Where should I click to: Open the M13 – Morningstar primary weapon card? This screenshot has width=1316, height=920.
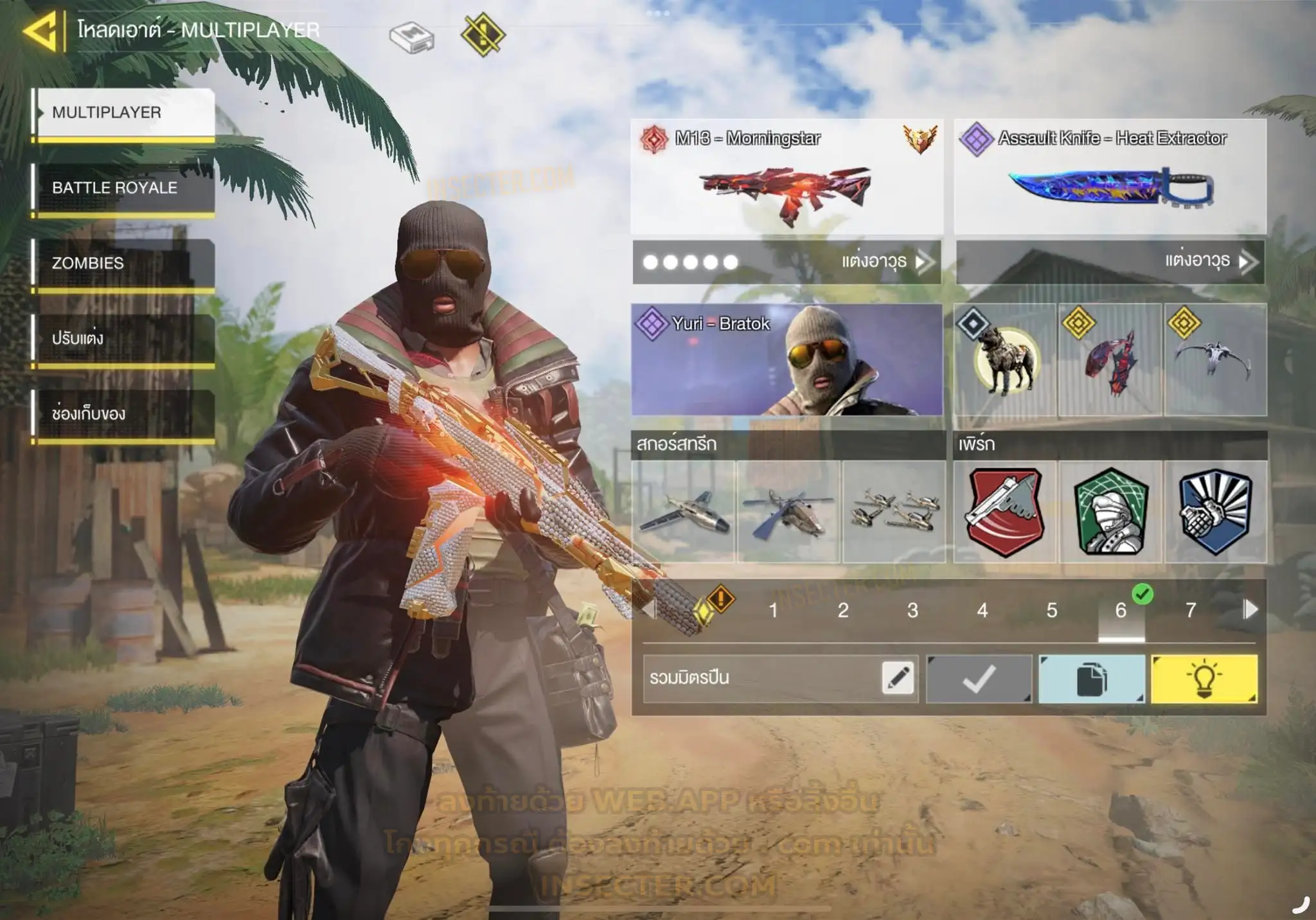click(x=787, y=177)
